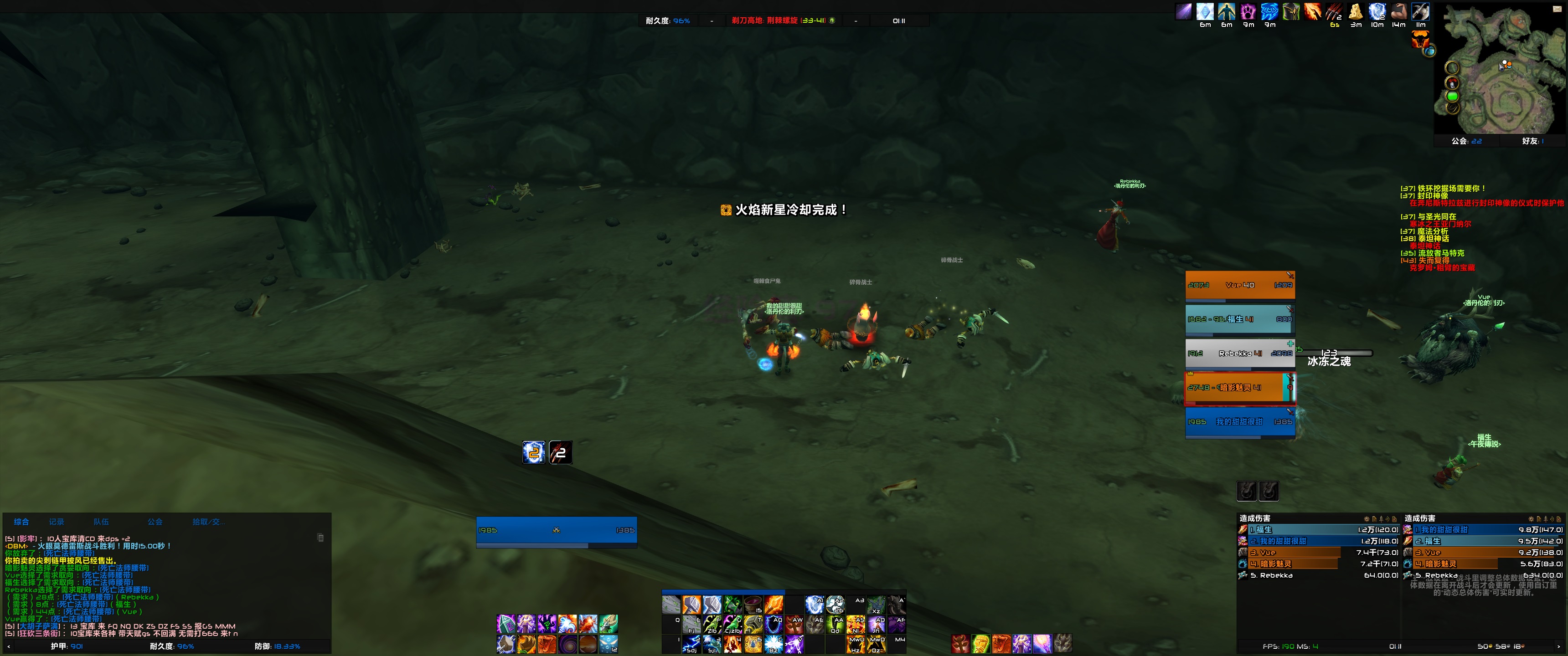Open left damage meter gear settings
The image size is (1568, 656).
coord(1367,519)
